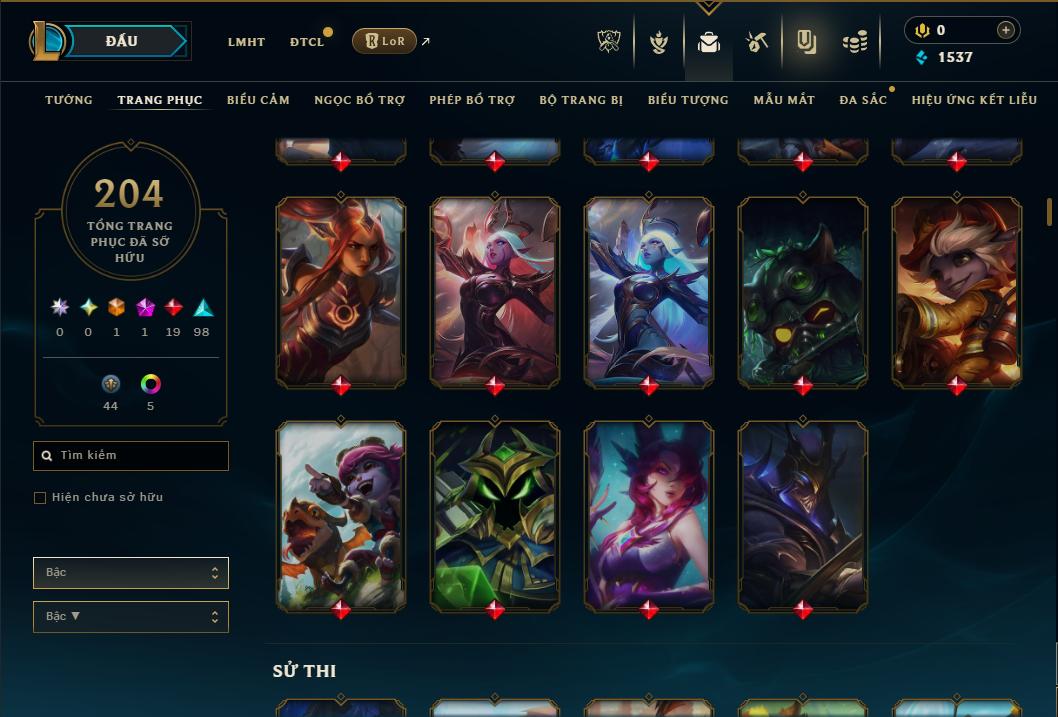Click the Tìm kiếm search field
Screen dimensions: 1058x717
131,456
